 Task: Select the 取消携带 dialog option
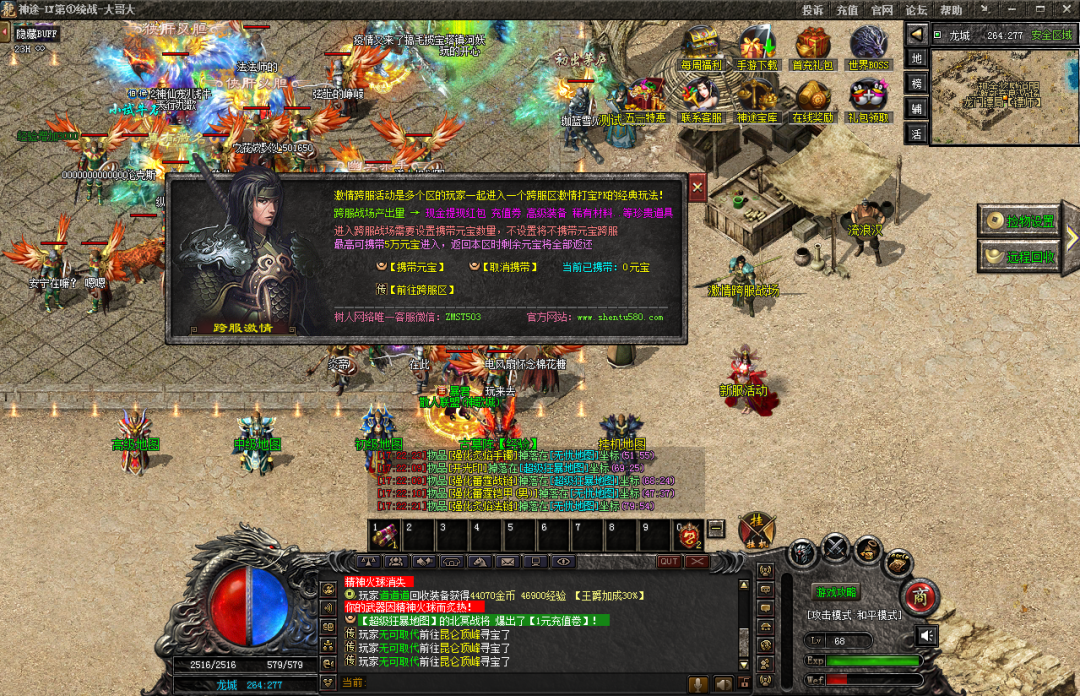click(x=509, y=267)
